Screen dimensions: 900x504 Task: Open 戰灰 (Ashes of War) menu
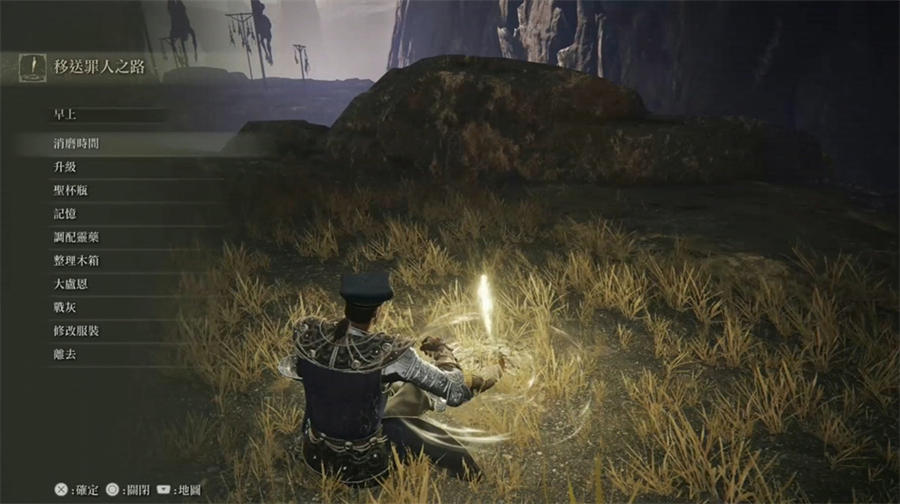pyautogui.click(x=64, y=307)
